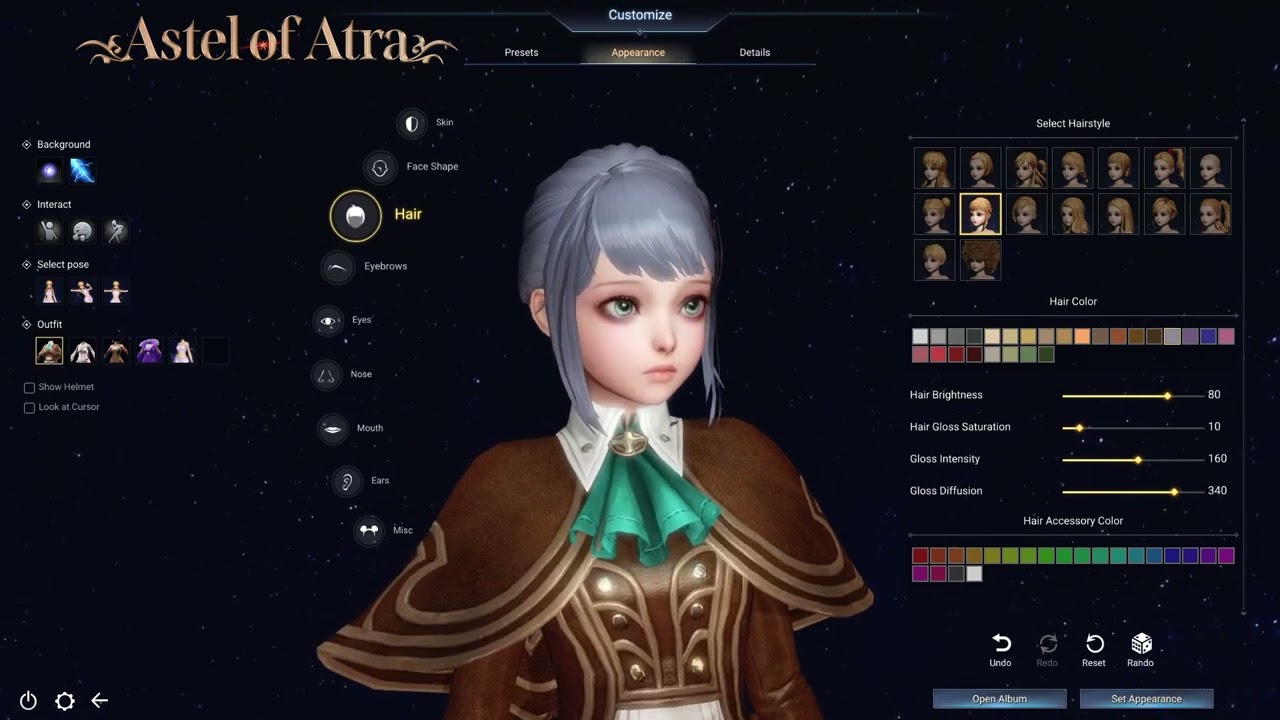Click the Set Appearance button
This screenshot has width=1280, height=720.
point(1146,698)
